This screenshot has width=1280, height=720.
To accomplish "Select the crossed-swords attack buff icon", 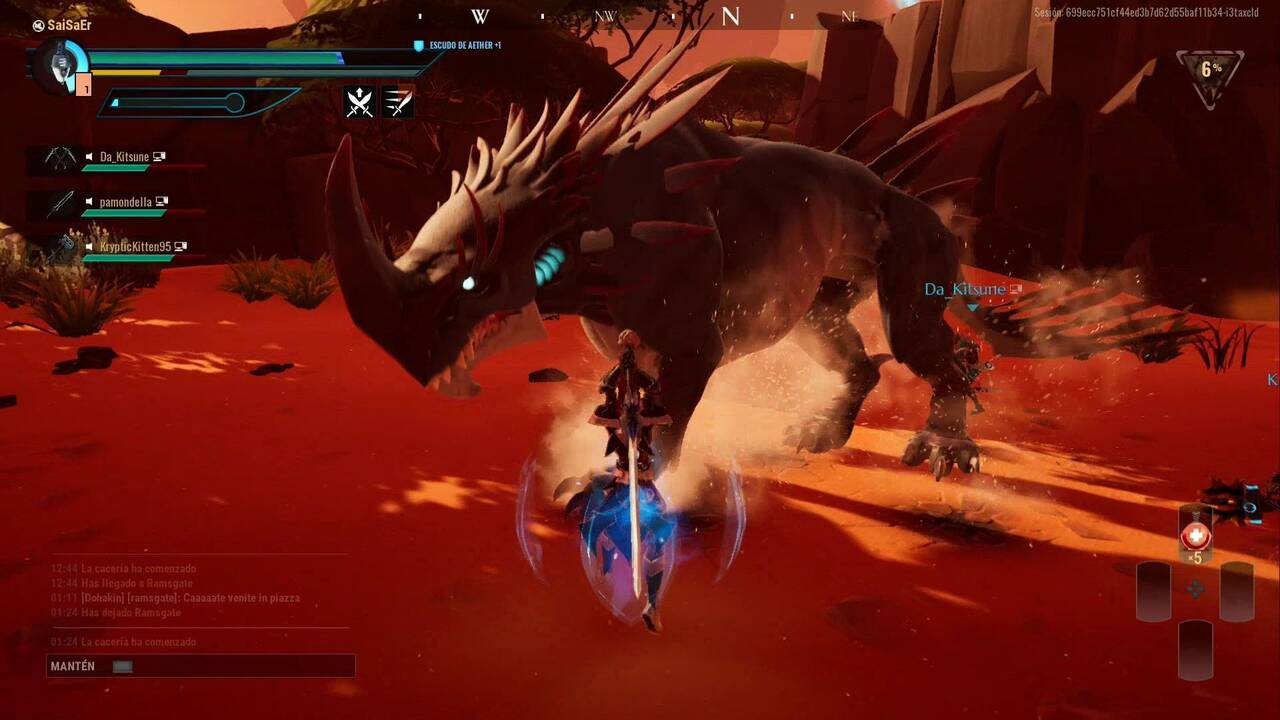I will coord(357,101).
